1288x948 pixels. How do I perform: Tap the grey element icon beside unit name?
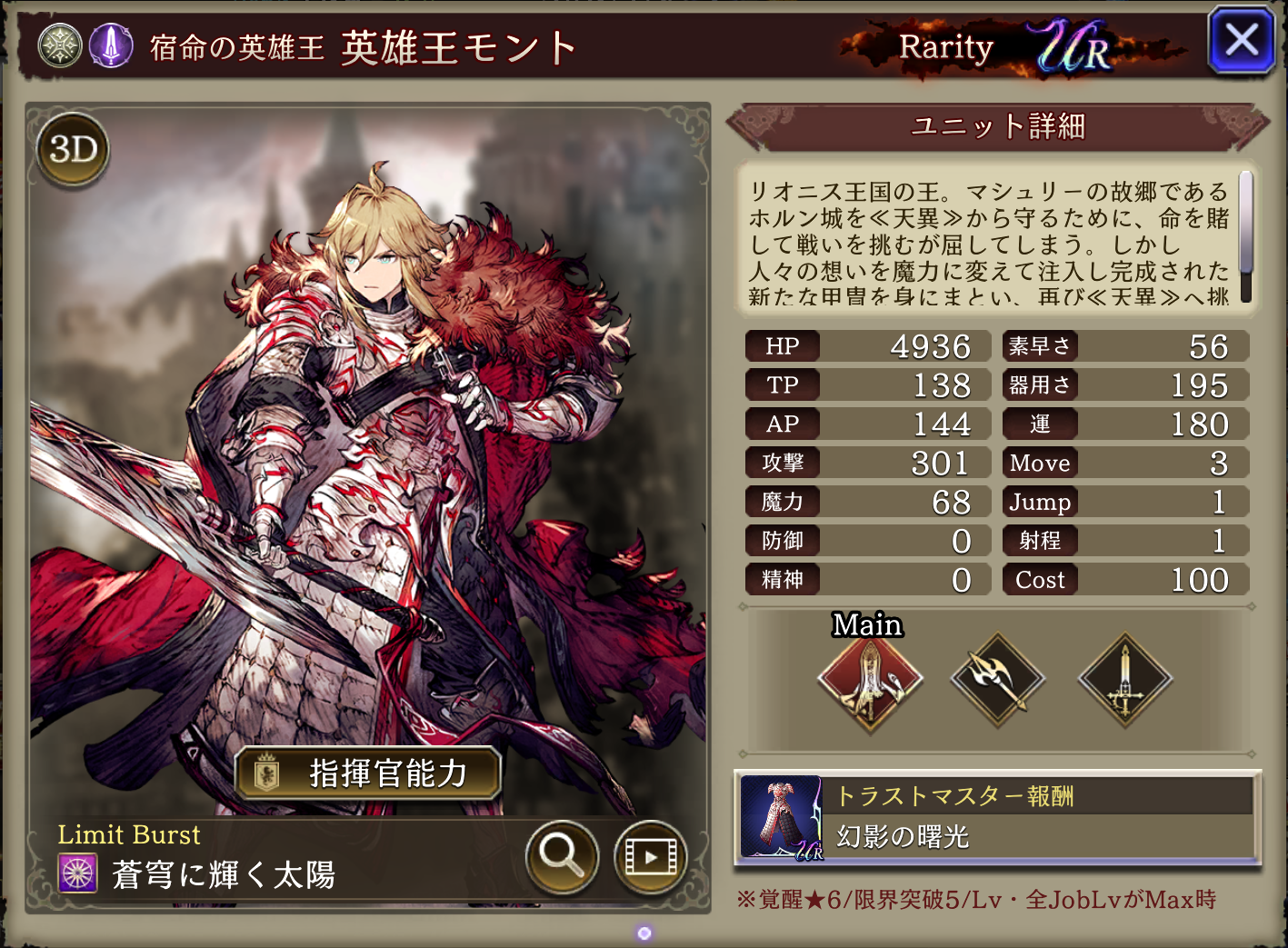(x=60, y=45)
